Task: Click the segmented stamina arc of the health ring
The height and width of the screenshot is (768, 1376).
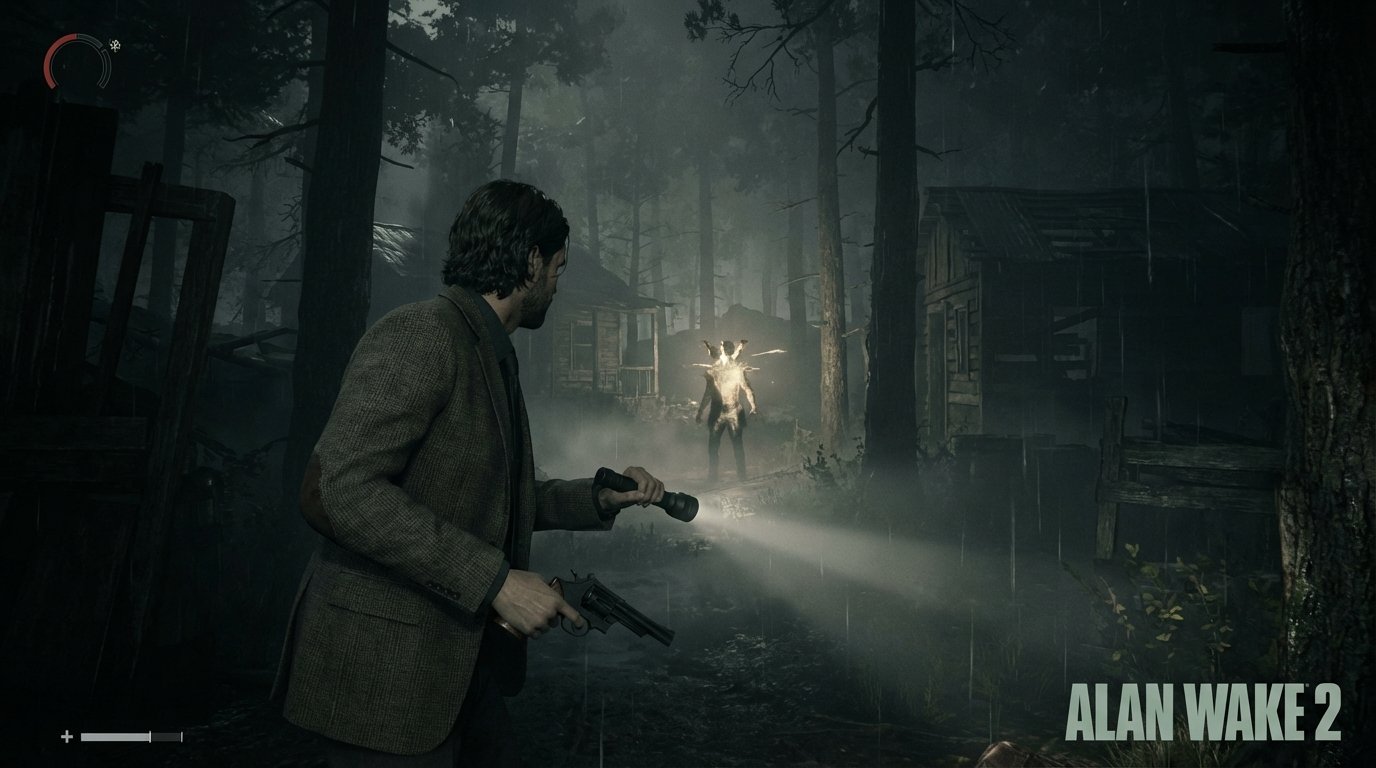Action: click(x=105, y=68)
